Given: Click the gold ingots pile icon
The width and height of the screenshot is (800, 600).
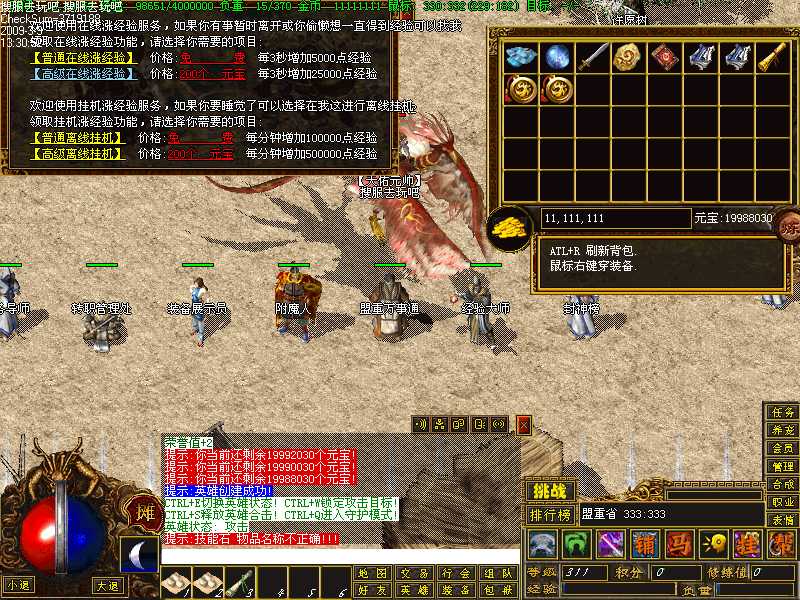Looking at the screenshot, I should click(510, 226).
